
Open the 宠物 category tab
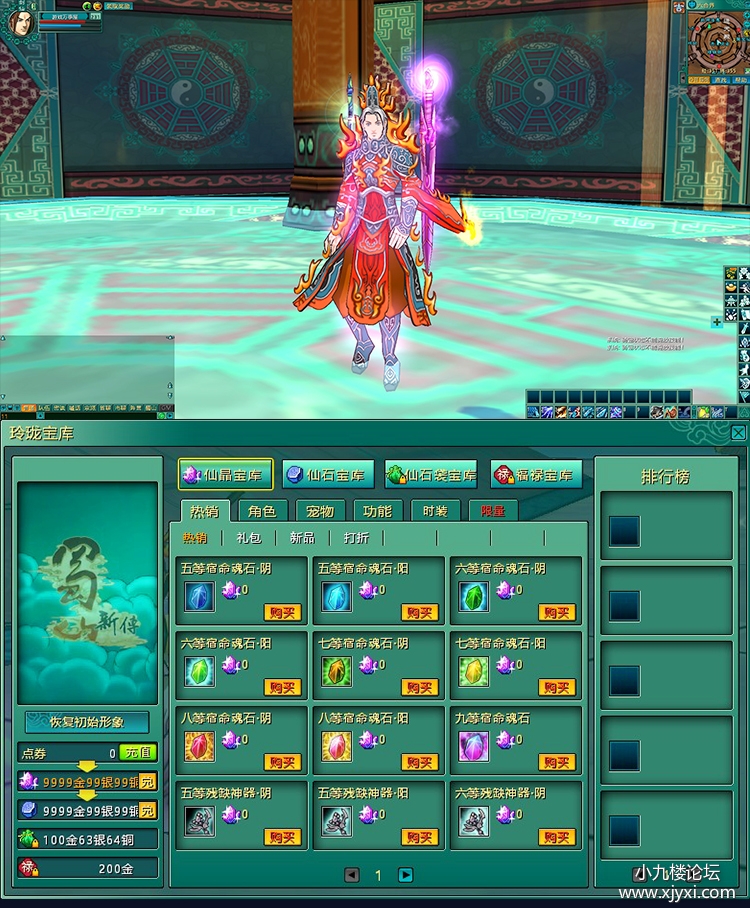coord(320,511)
